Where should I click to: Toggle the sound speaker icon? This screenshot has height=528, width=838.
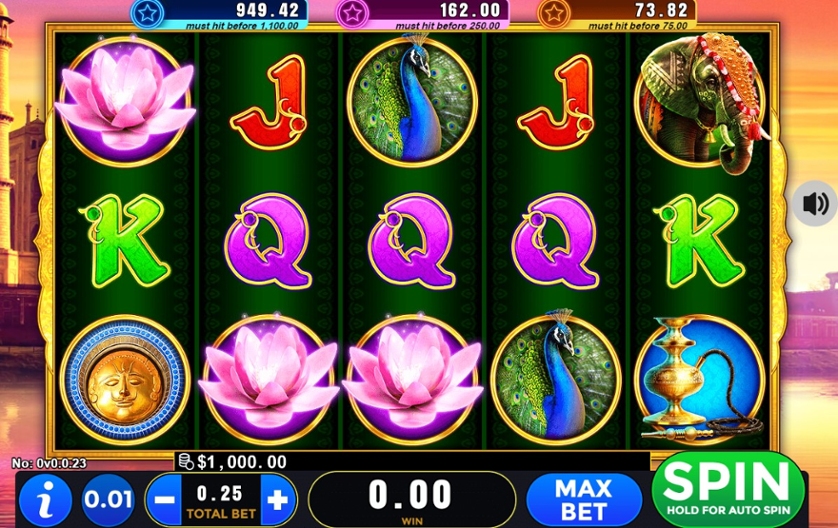[815, 204]
